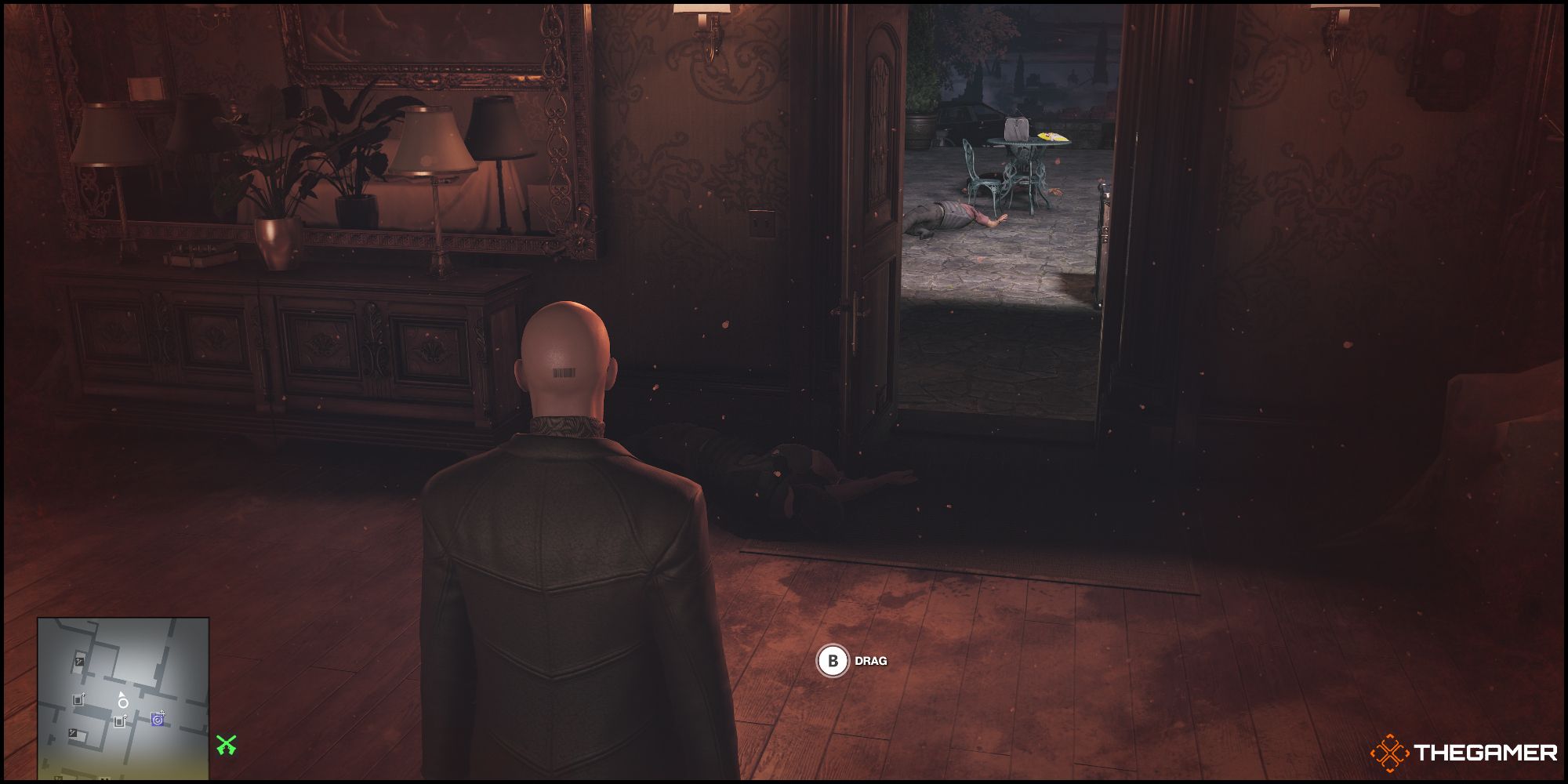Select the blue objective marker on the minimap
Viewport: 1568px width, 784px height.
pyautogui.click(x=158, y=719)
